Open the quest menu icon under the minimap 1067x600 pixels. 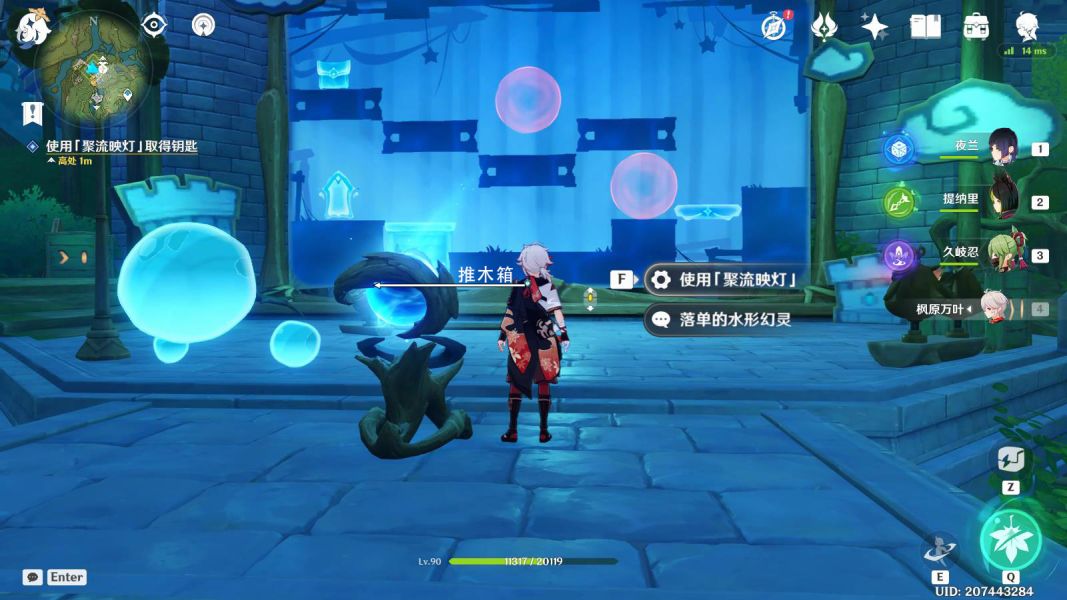point(33,112)
